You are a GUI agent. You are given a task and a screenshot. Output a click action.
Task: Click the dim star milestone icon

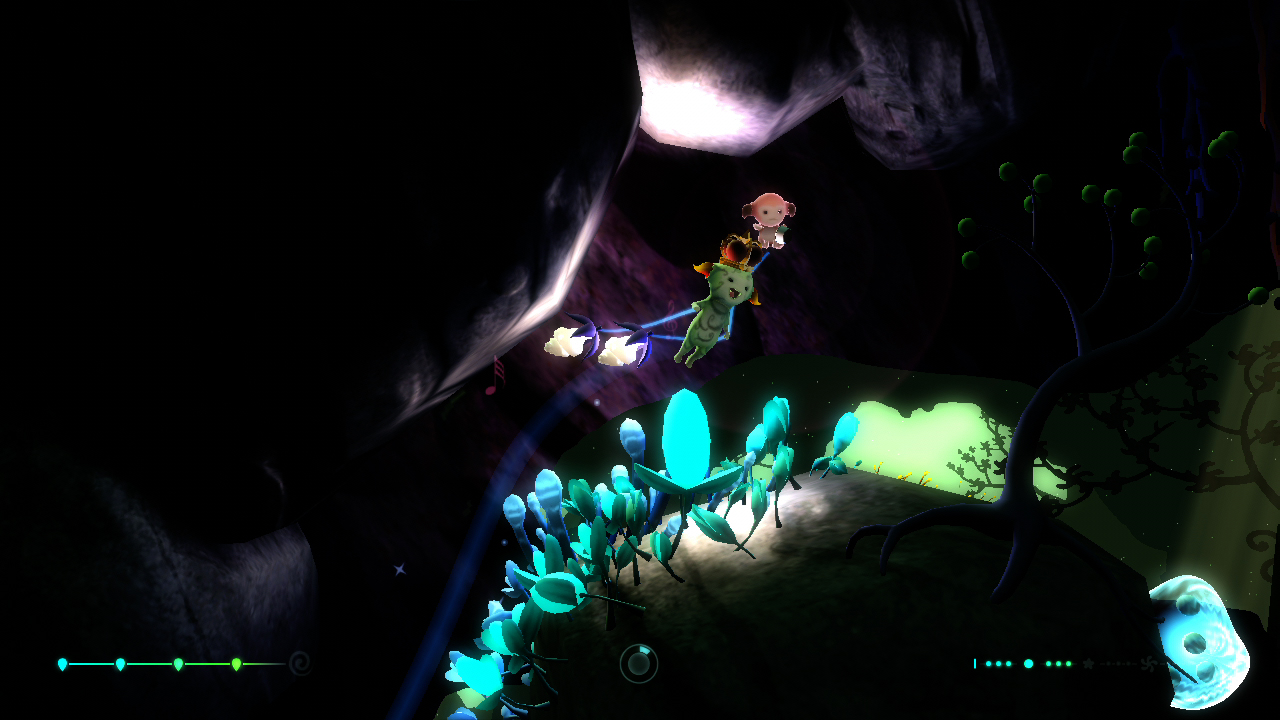click(x=1088, y=663)
